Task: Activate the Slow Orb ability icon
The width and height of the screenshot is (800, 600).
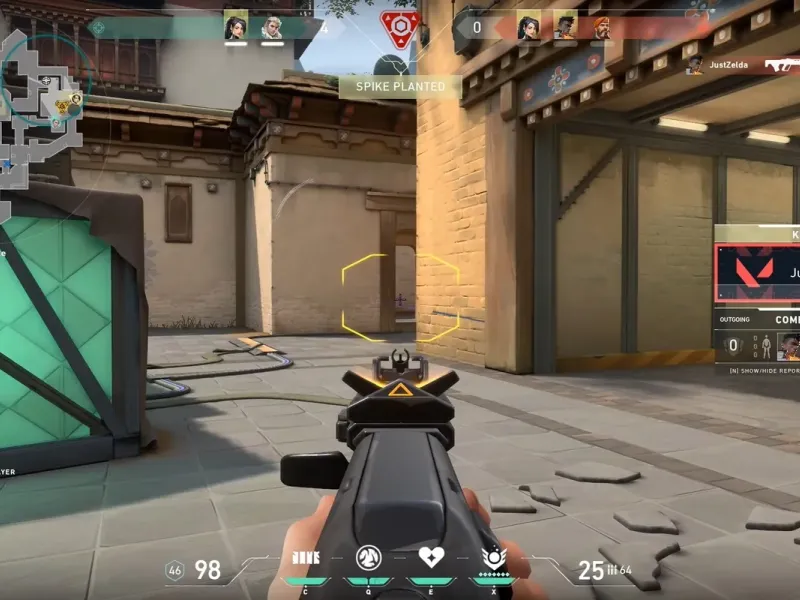Action: pos(368,558)
